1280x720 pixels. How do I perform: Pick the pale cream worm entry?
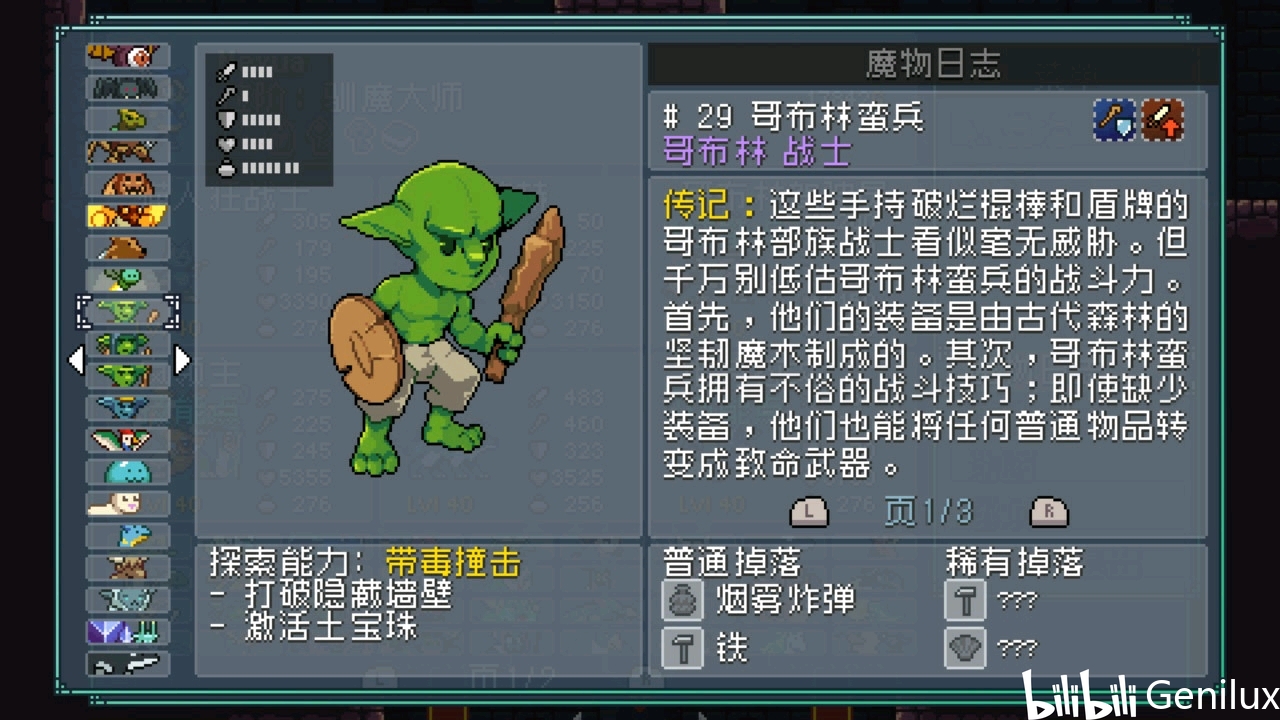click(128, 503)
